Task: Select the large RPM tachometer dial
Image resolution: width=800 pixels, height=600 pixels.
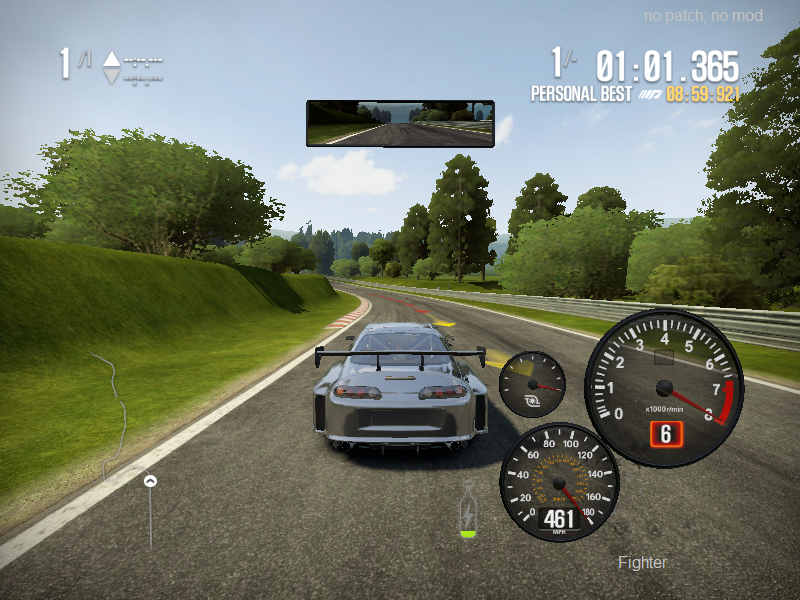Action: pyautogui.click(x=664, y=388)
